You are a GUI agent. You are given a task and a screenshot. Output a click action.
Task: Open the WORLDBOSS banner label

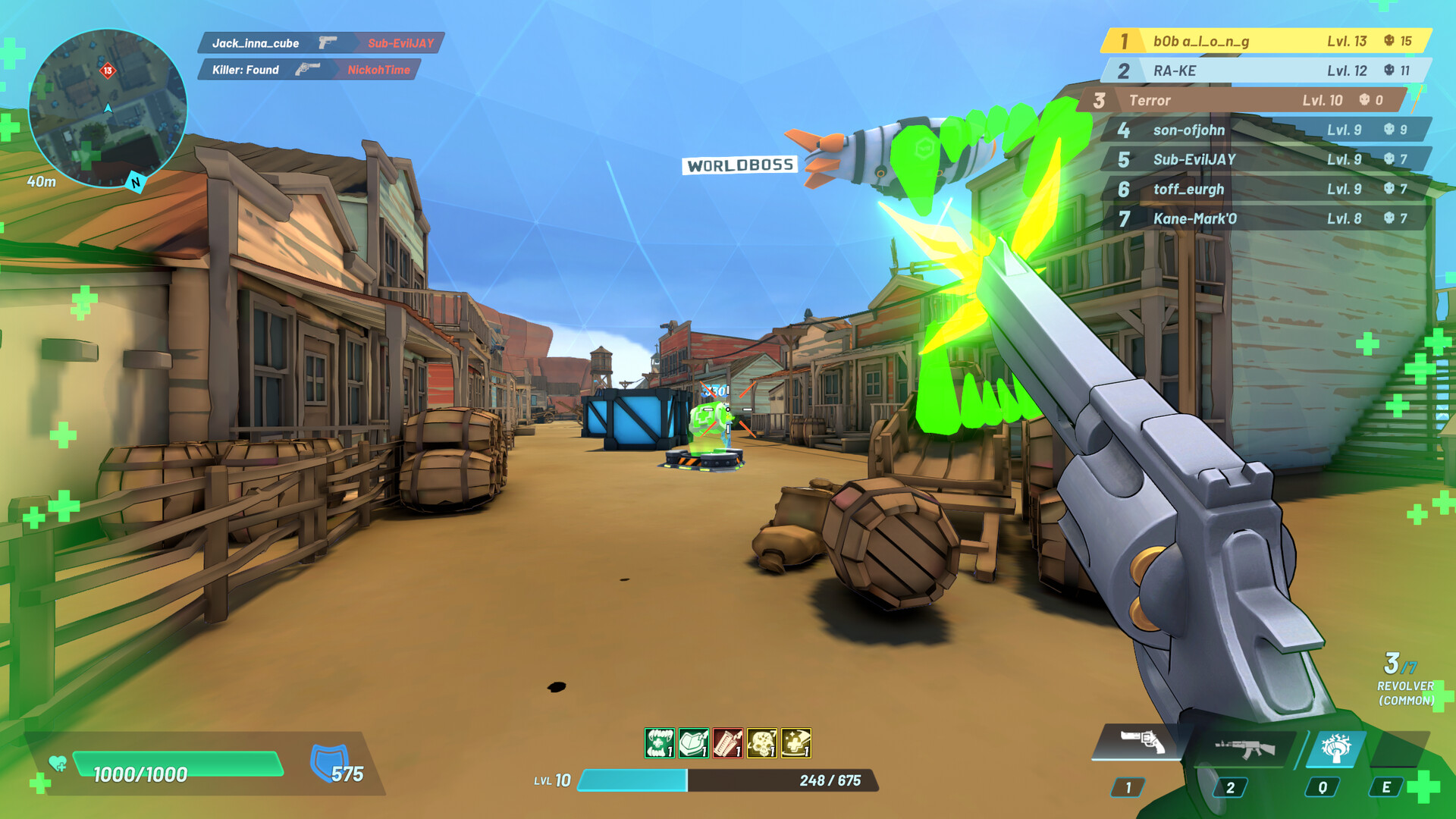741,165
